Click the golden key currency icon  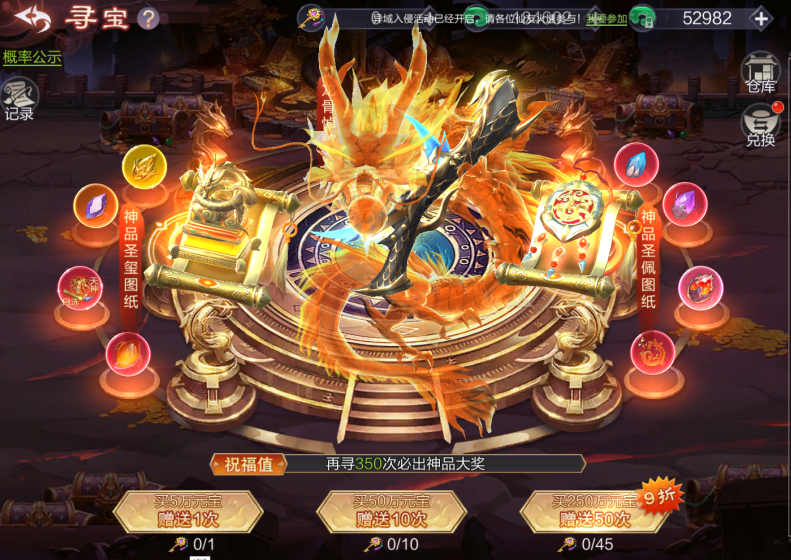pyautogui.click(x=312, y=17)
